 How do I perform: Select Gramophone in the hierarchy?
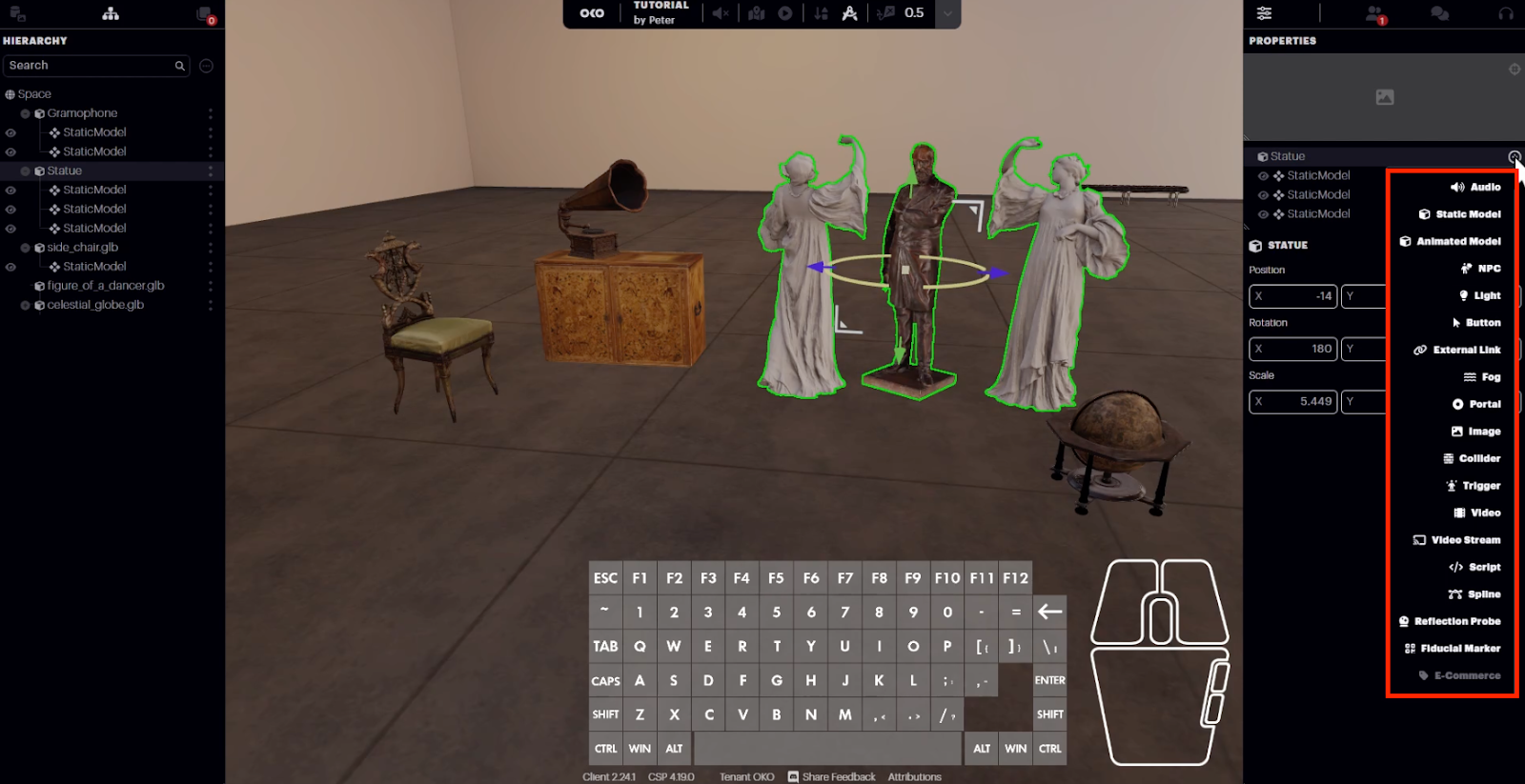82,113
